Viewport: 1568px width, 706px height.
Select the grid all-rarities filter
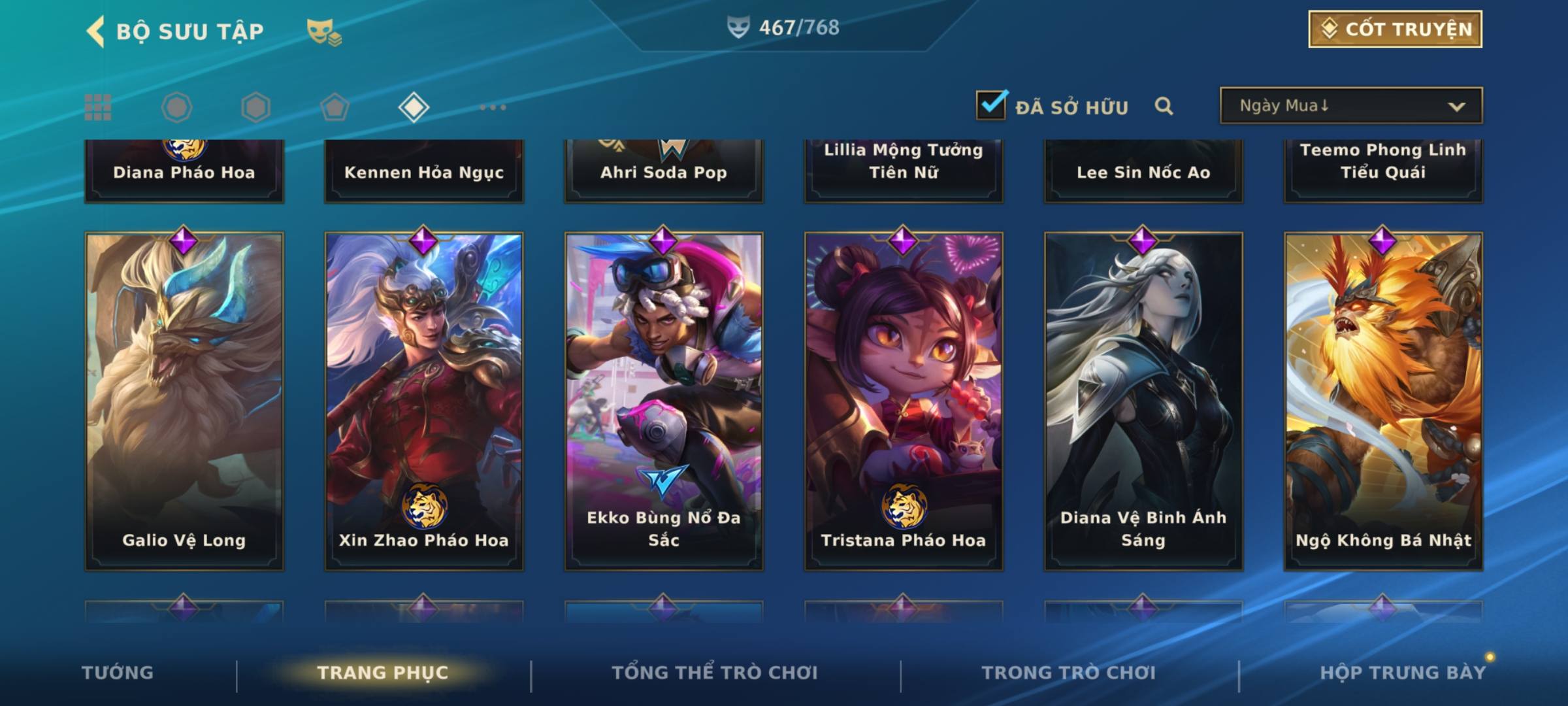(x=98, y=107)
